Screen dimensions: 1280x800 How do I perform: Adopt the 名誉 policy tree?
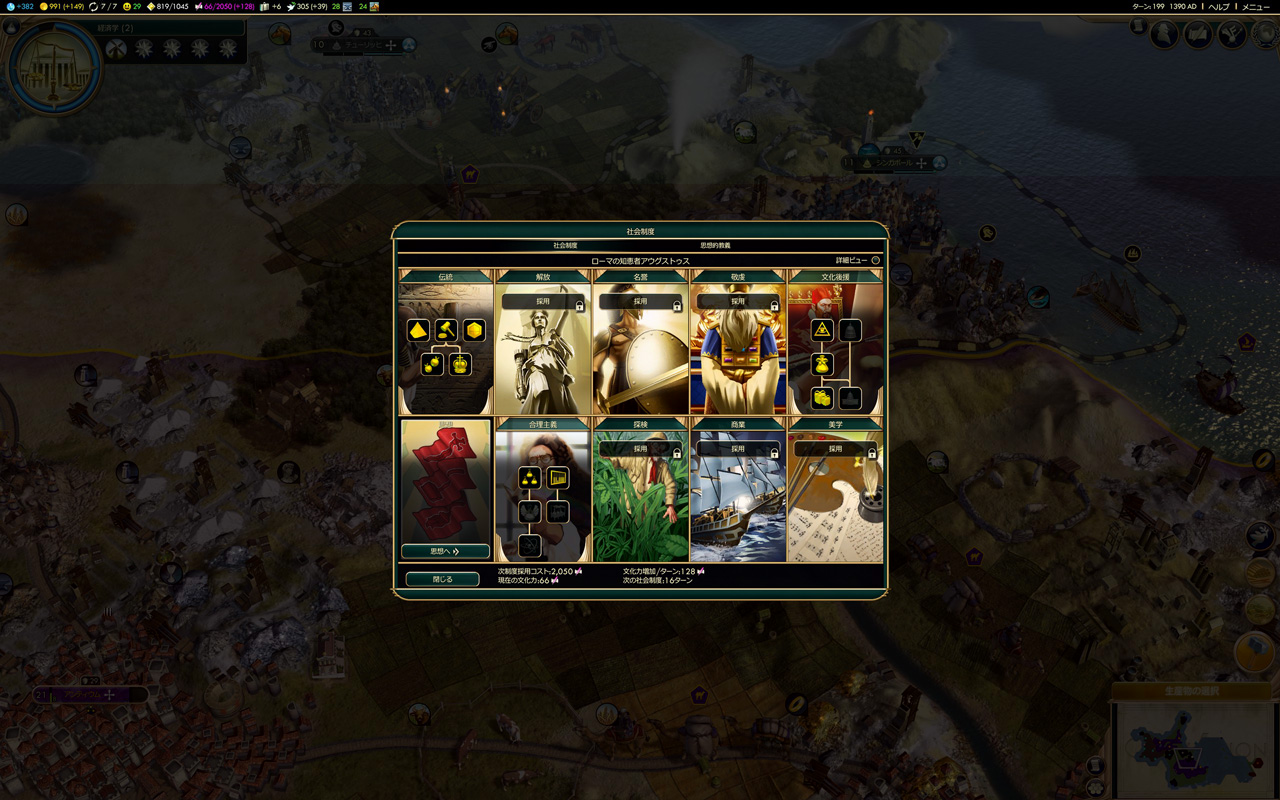coord(640,301)
